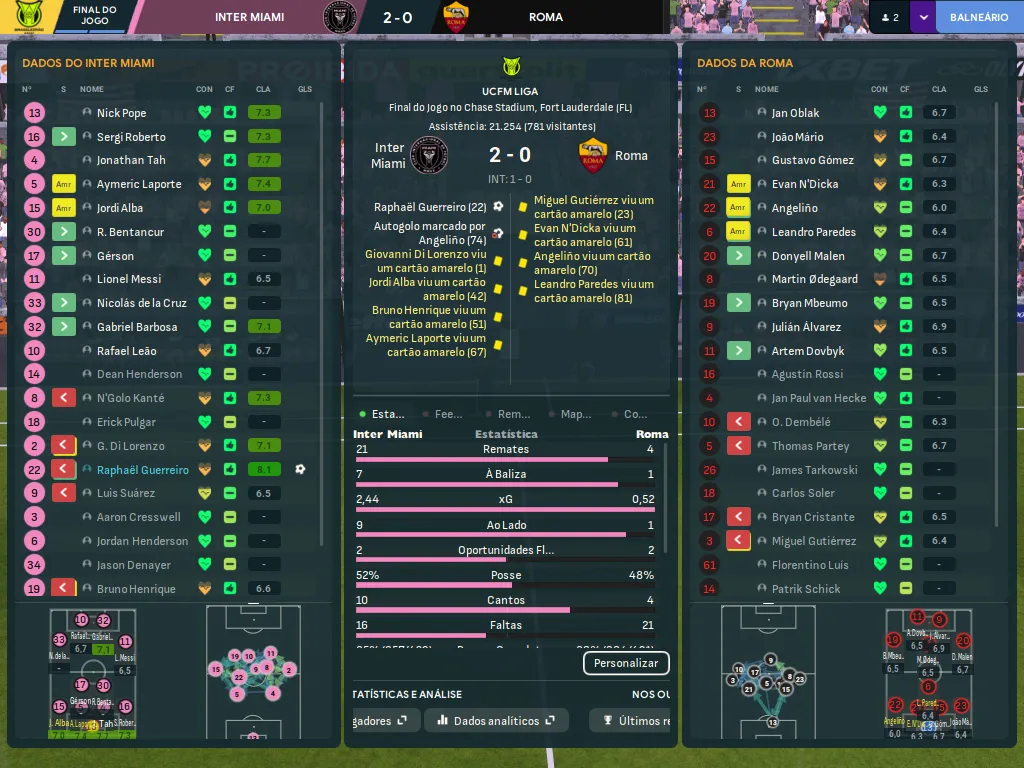Click the Inter Miami name in the top scorebar
This screenshot has height=768, width=1024.
point(249,17)
